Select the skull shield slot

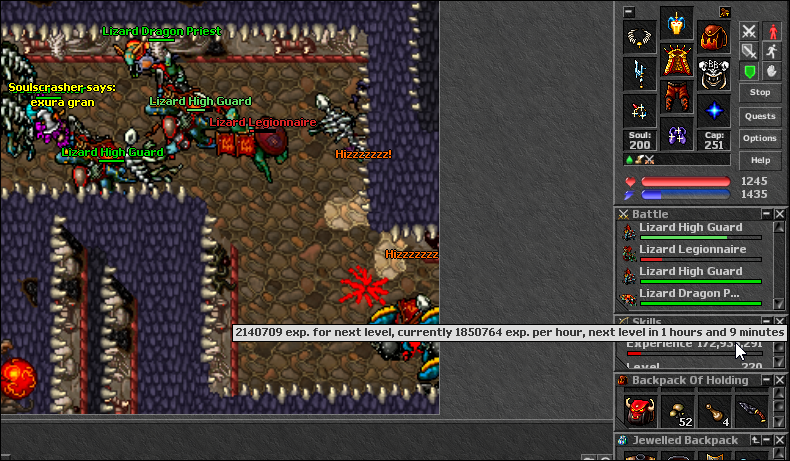pos(713,76)
